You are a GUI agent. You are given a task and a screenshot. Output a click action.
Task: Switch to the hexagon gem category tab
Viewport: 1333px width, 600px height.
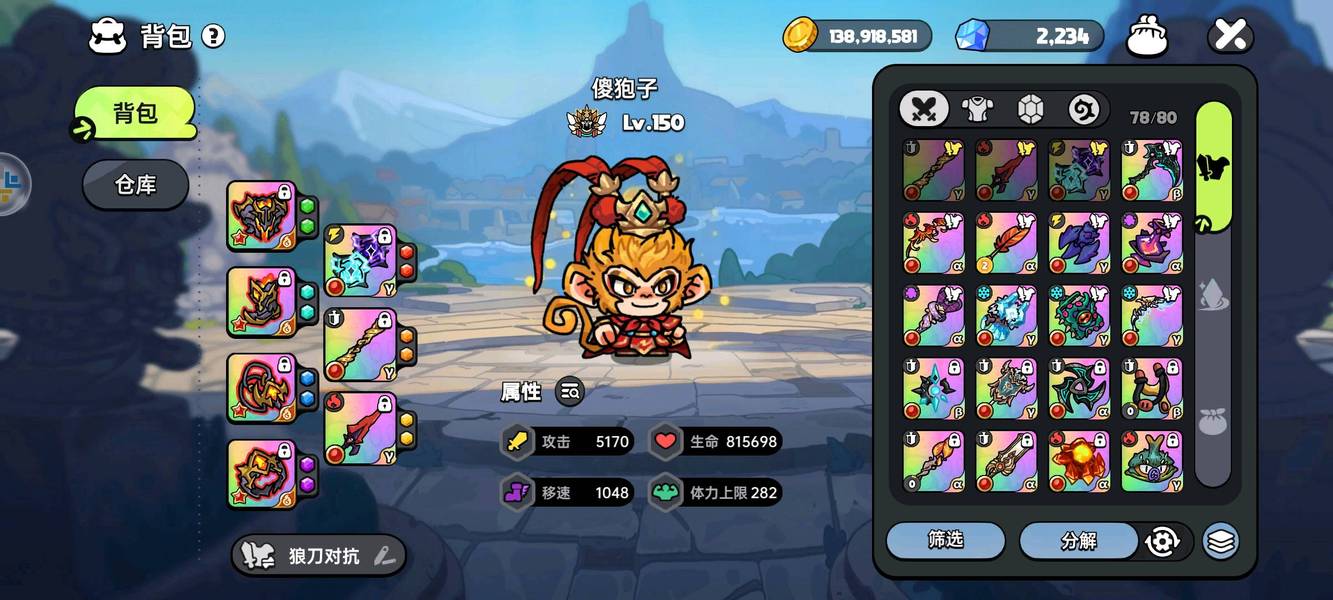coord(1031,109)
